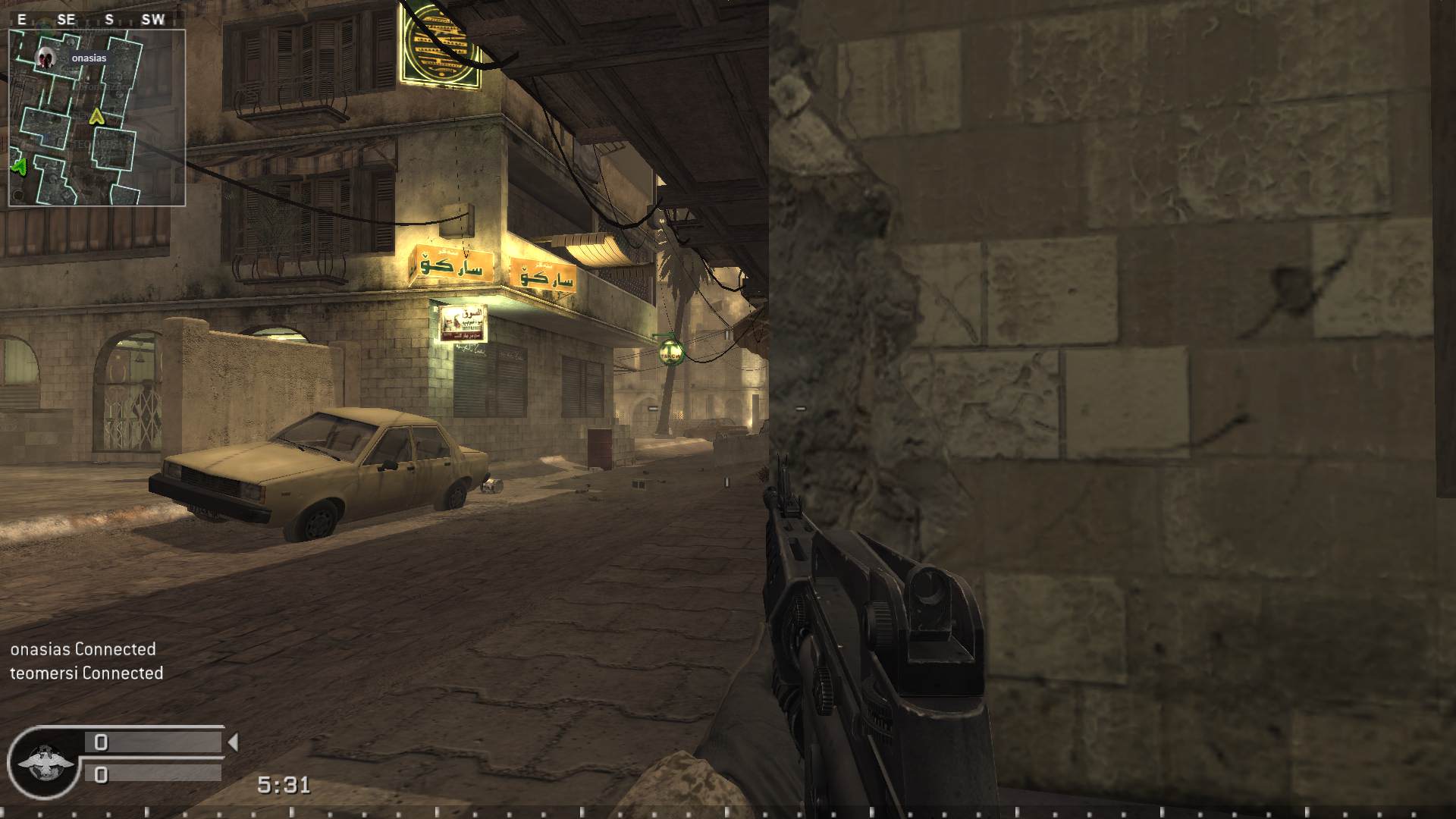Click the onasias Connected message

(82, 650)
